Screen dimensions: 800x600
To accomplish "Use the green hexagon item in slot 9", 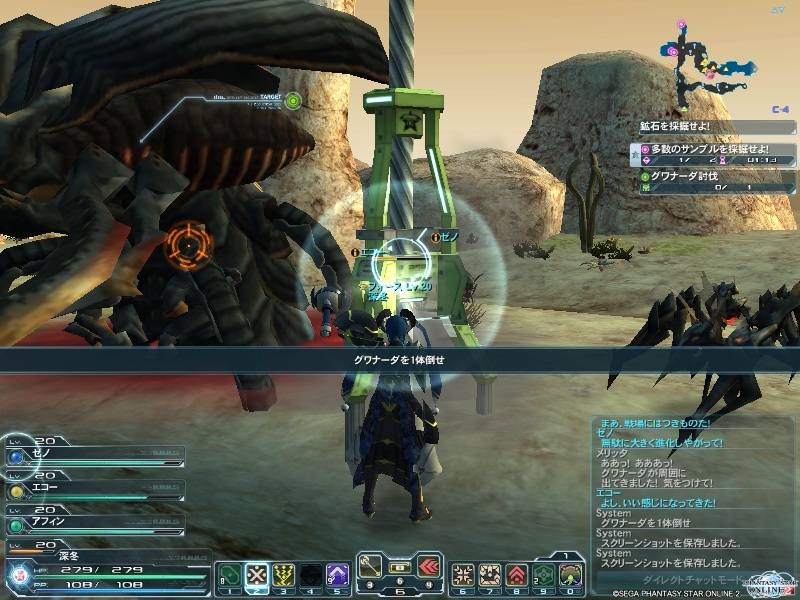I will point(544,574).
